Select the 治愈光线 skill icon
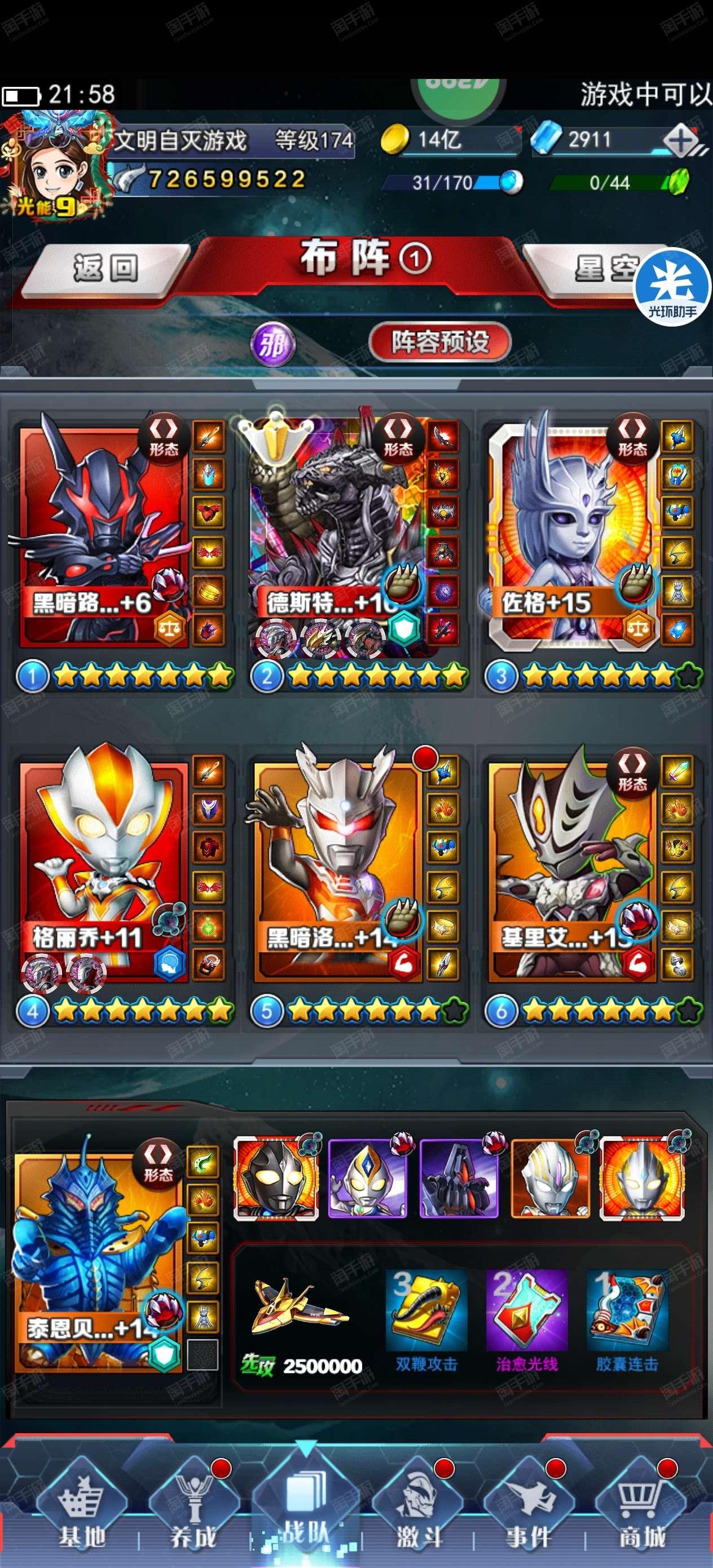This screenshot has width=713, height=1568. (x=527, y=1310)
